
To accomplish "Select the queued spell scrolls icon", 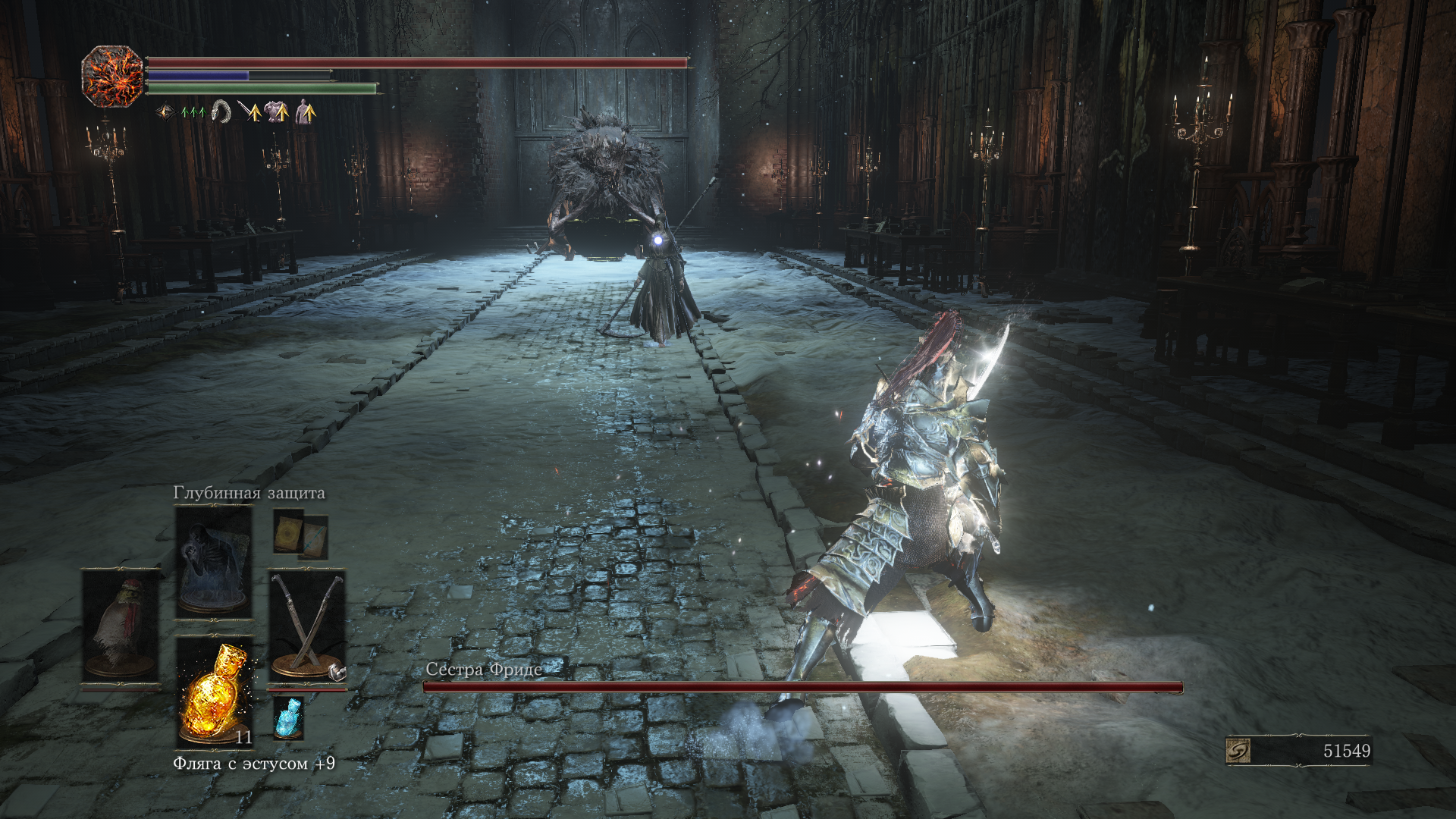I will click(301, 535).
